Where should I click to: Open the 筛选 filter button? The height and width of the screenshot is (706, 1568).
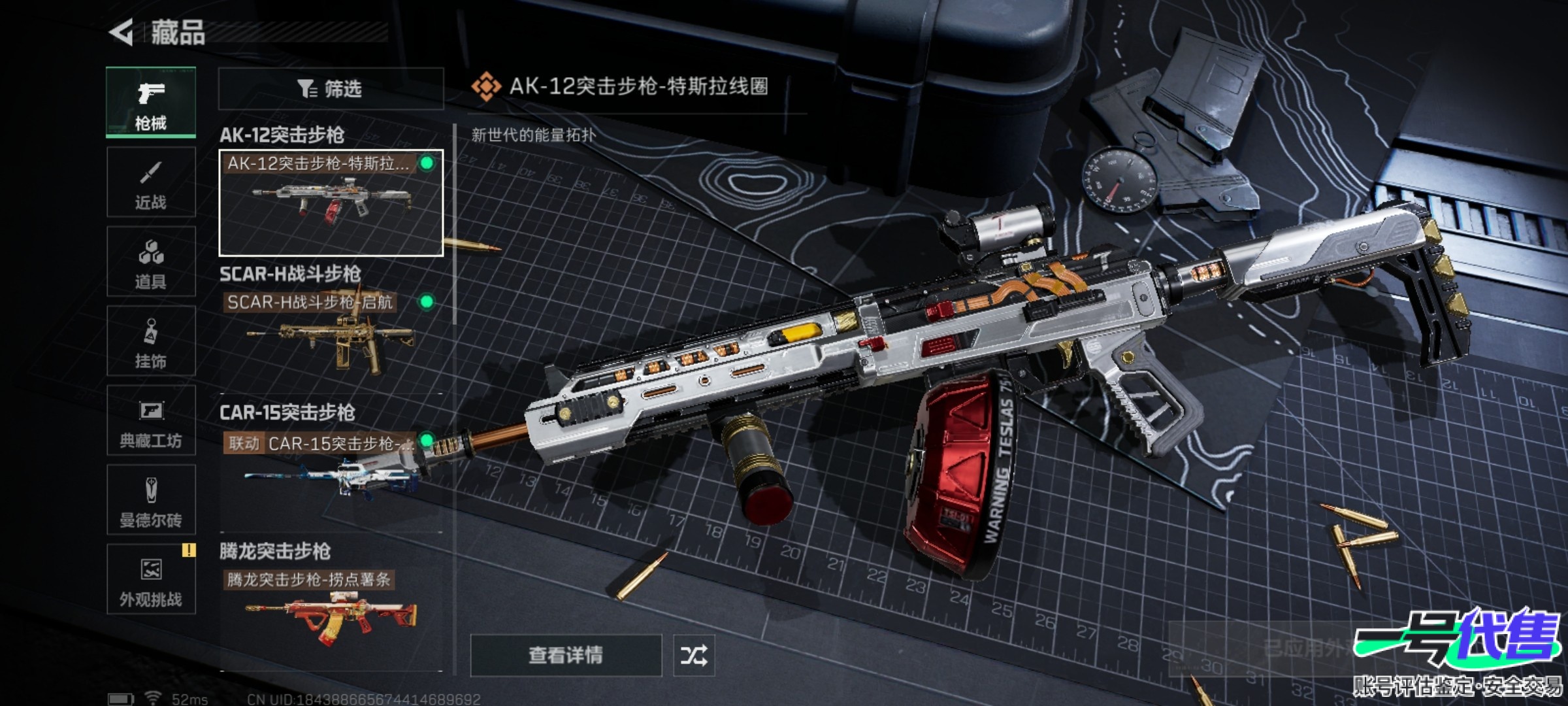pyautogui.click(x=331, y=88)
